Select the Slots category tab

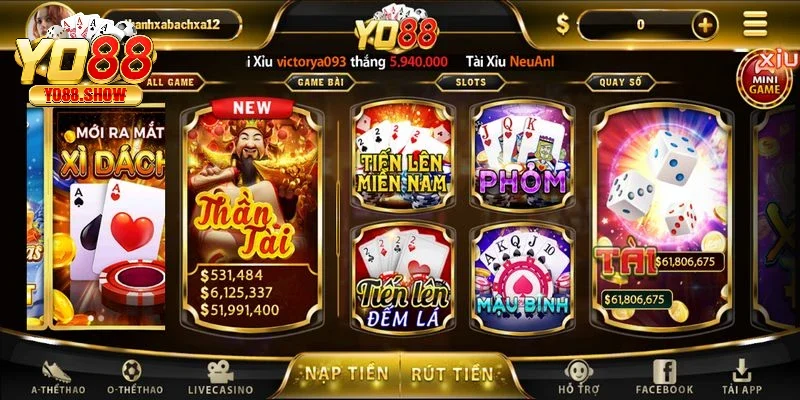click(x=471, y=81)
